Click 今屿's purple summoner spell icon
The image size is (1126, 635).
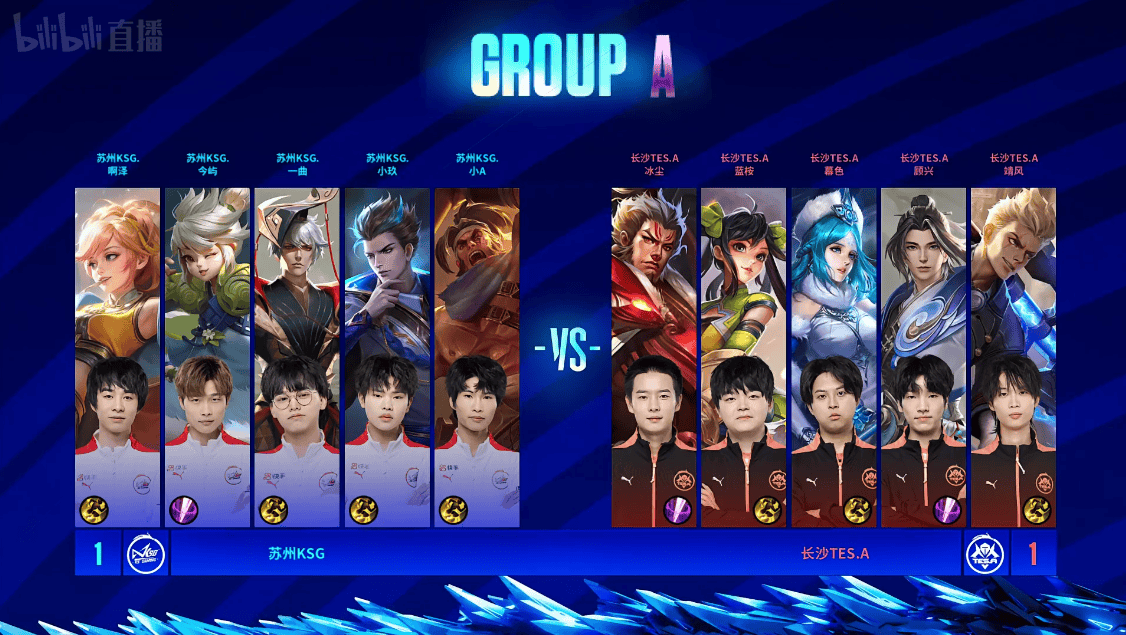click(x=183, y=510)
